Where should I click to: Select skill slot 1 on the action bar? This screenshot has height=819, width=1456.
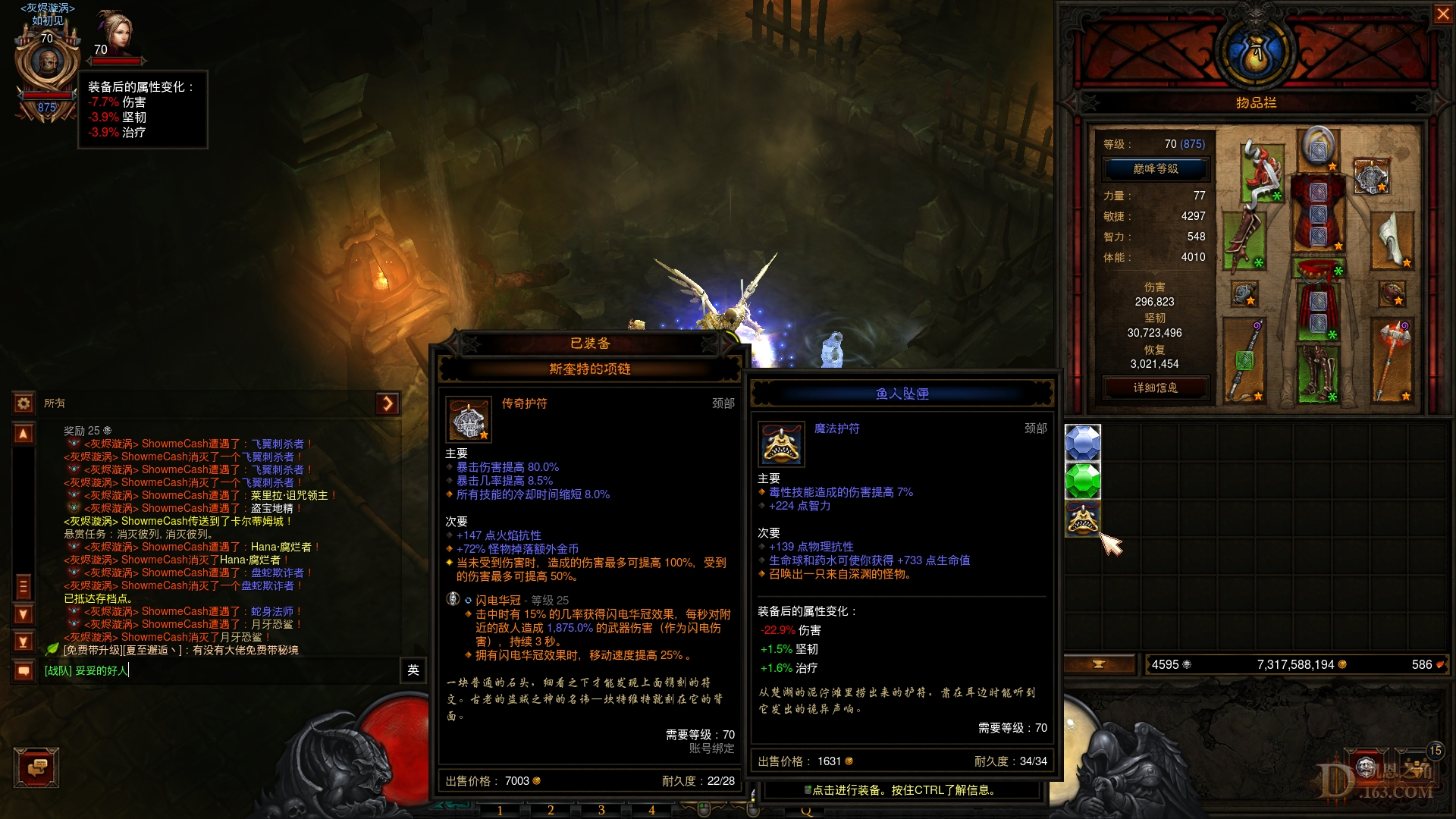click(500, 811)
